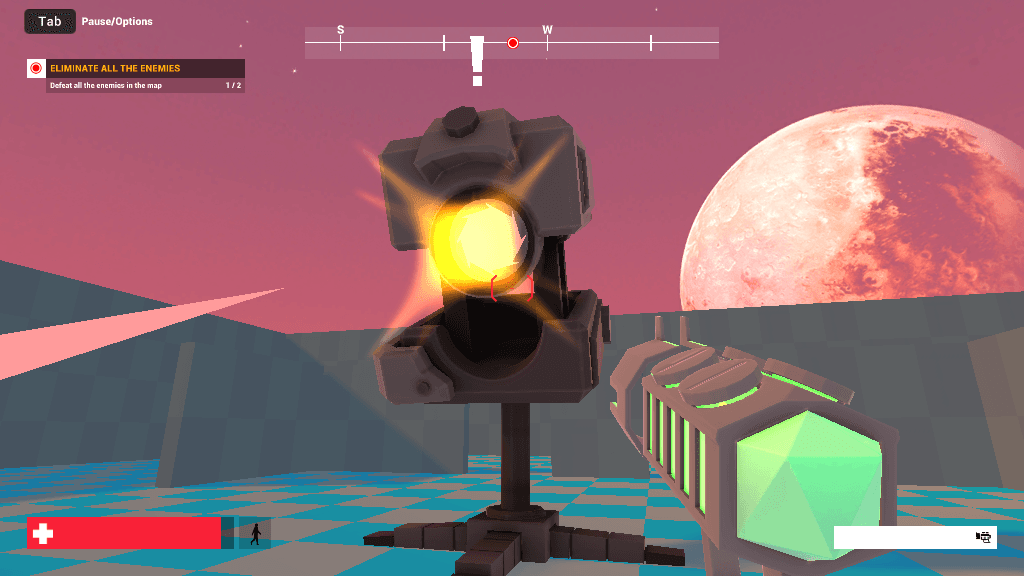Screen dimensions: 1024x576
Task: Click the red objective target icon
Action: click(x=36, y=69)
